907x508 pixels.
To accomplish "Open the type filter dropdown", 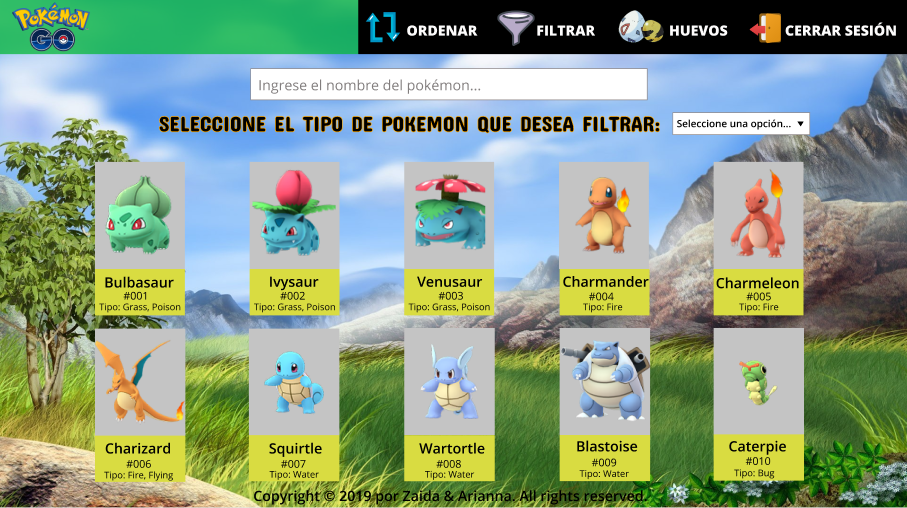I will (x=740, y=123).
